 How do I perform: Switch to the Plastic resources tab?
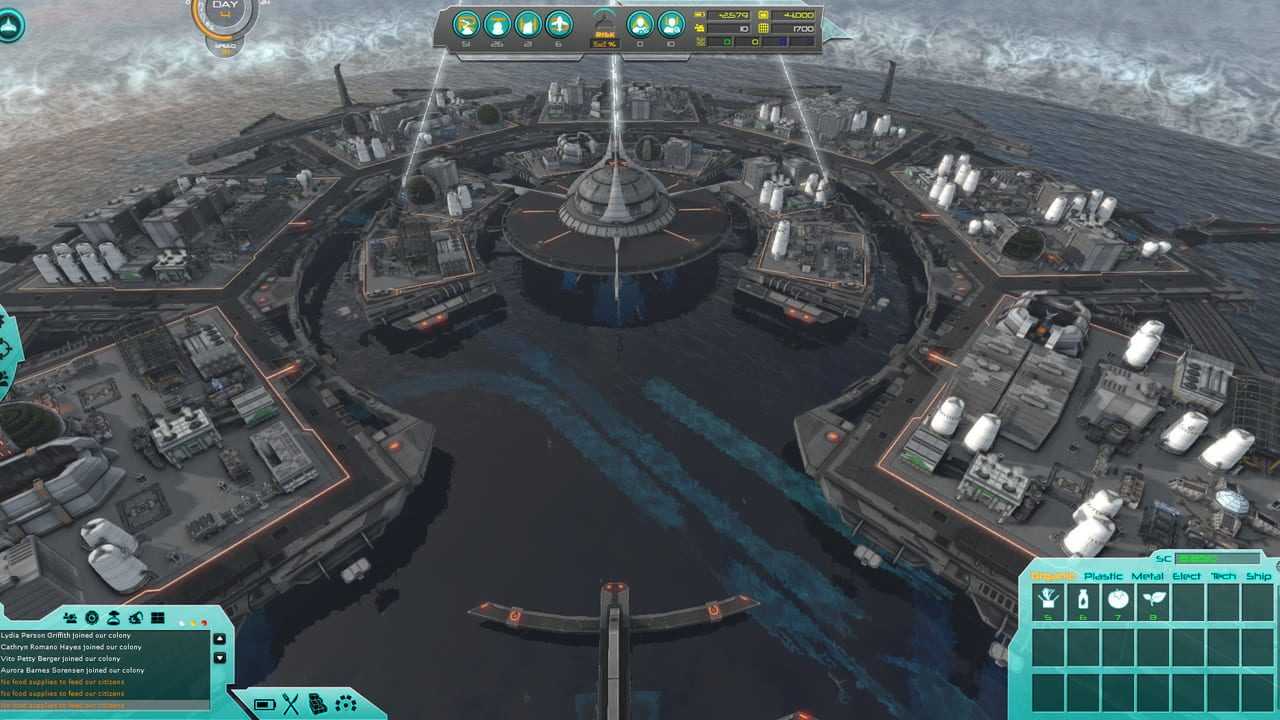1103,576
